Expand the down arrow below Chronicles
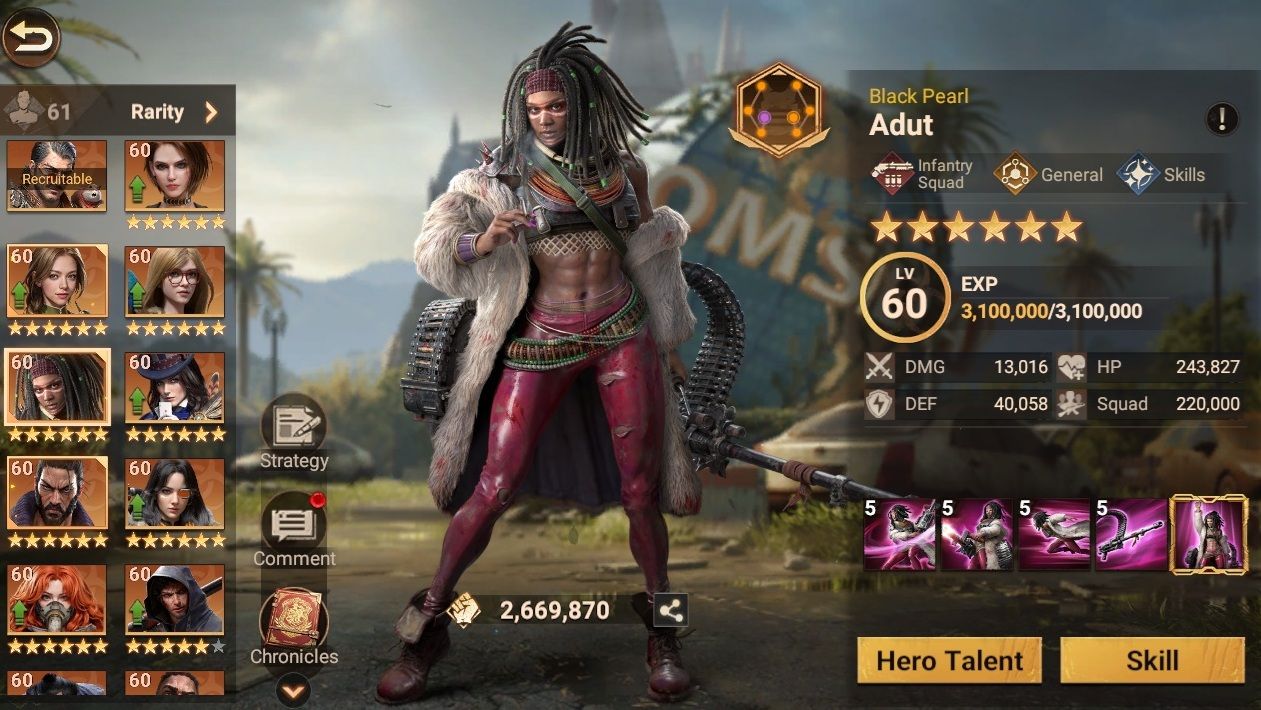Viewport: 1261px width, 710px height. pos(293,690)
